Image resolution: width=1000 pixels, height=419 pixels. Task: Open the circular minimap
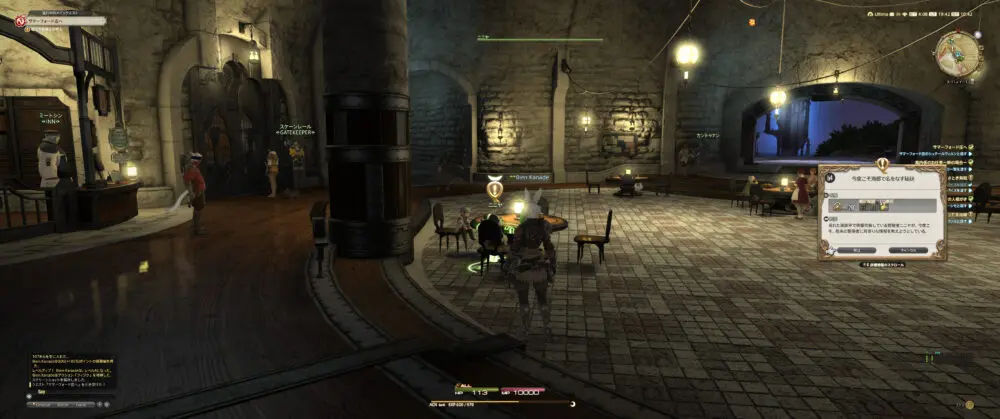[x=958, y=50]
